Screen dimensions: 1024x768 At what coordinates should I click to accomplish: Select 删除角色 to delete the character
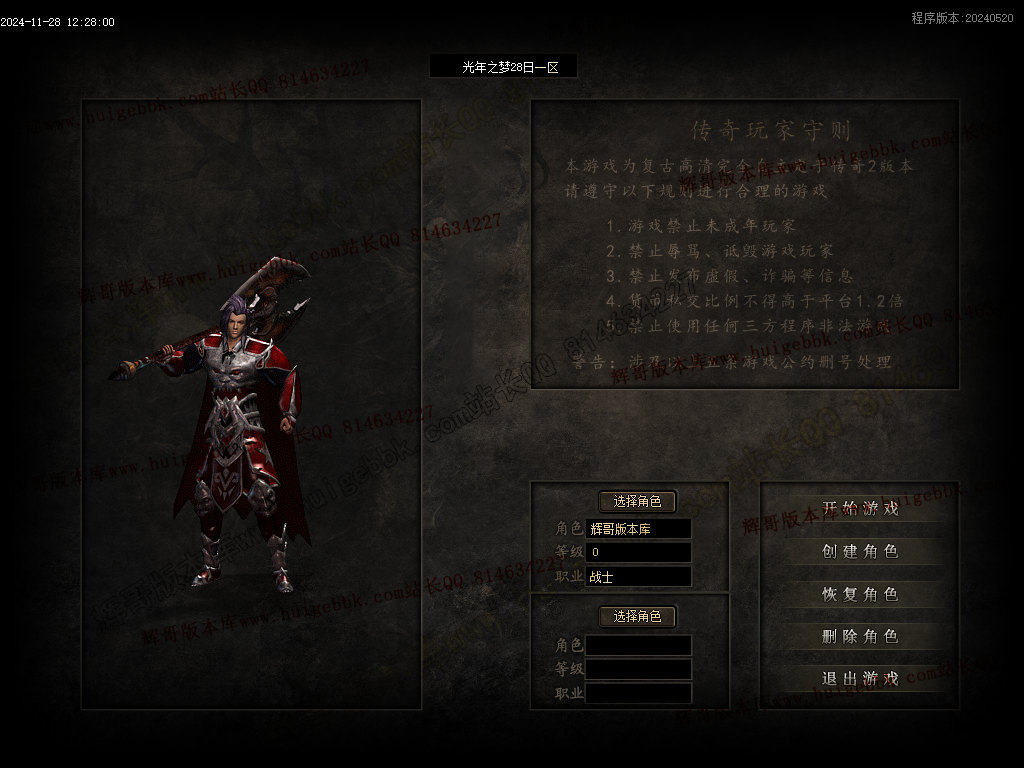(860, 636)
